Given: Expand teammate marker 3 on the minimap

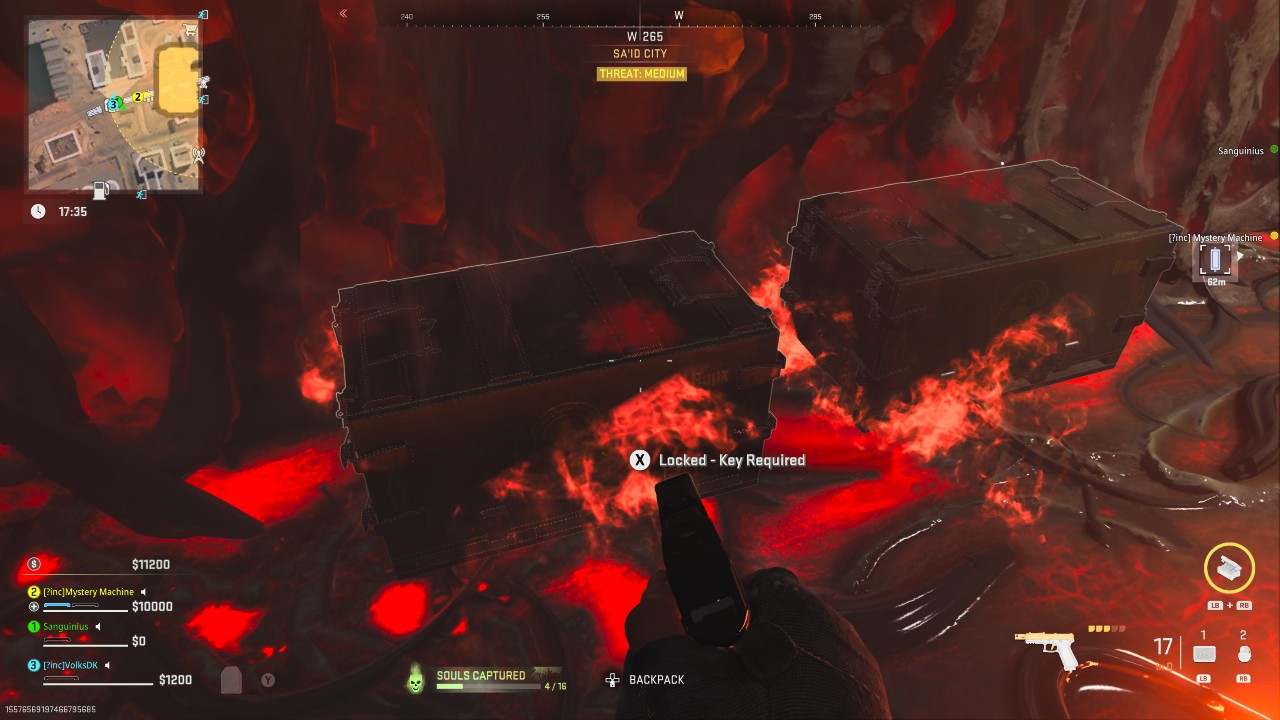Looking at the screenshot, I should coord(113,104).
